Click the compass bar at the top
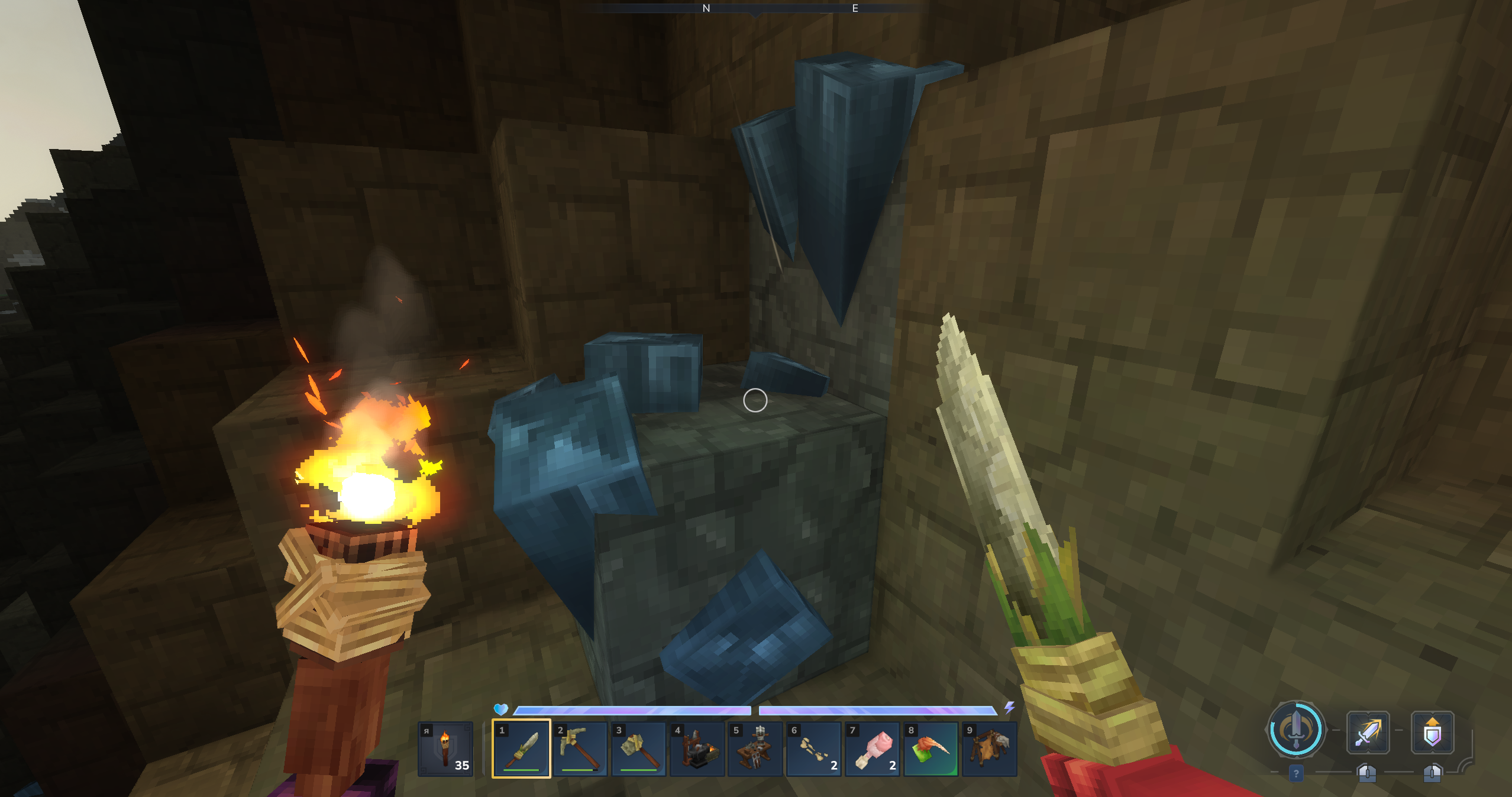 click(x=755, y=8)
